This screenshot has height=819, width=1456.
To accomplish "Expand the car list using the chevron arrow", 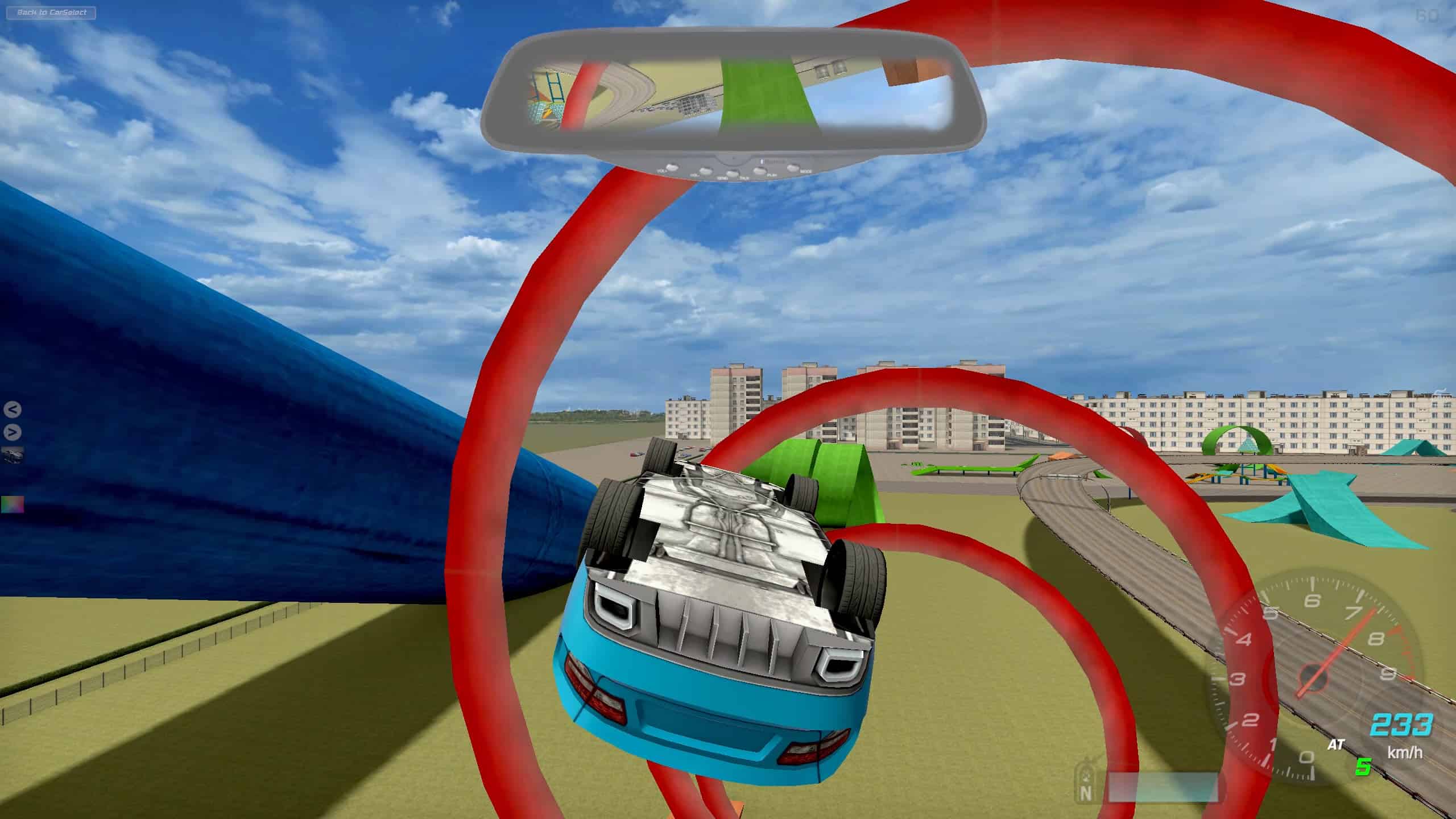I will [x=11, y=431].
